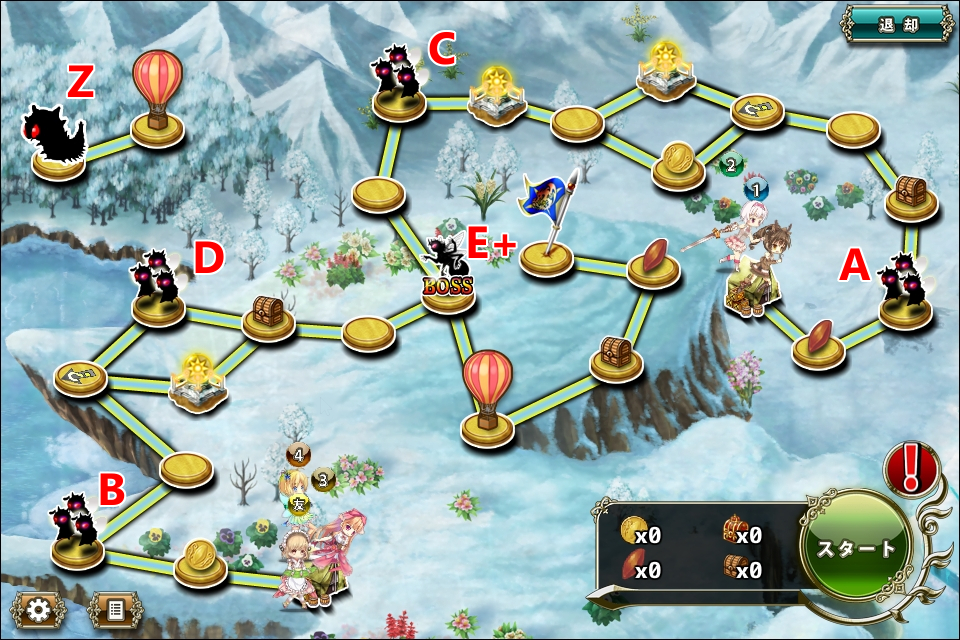Screen dimensions: 960x640
Task: Click the 退却 retreat button
Action: [897, 23]
